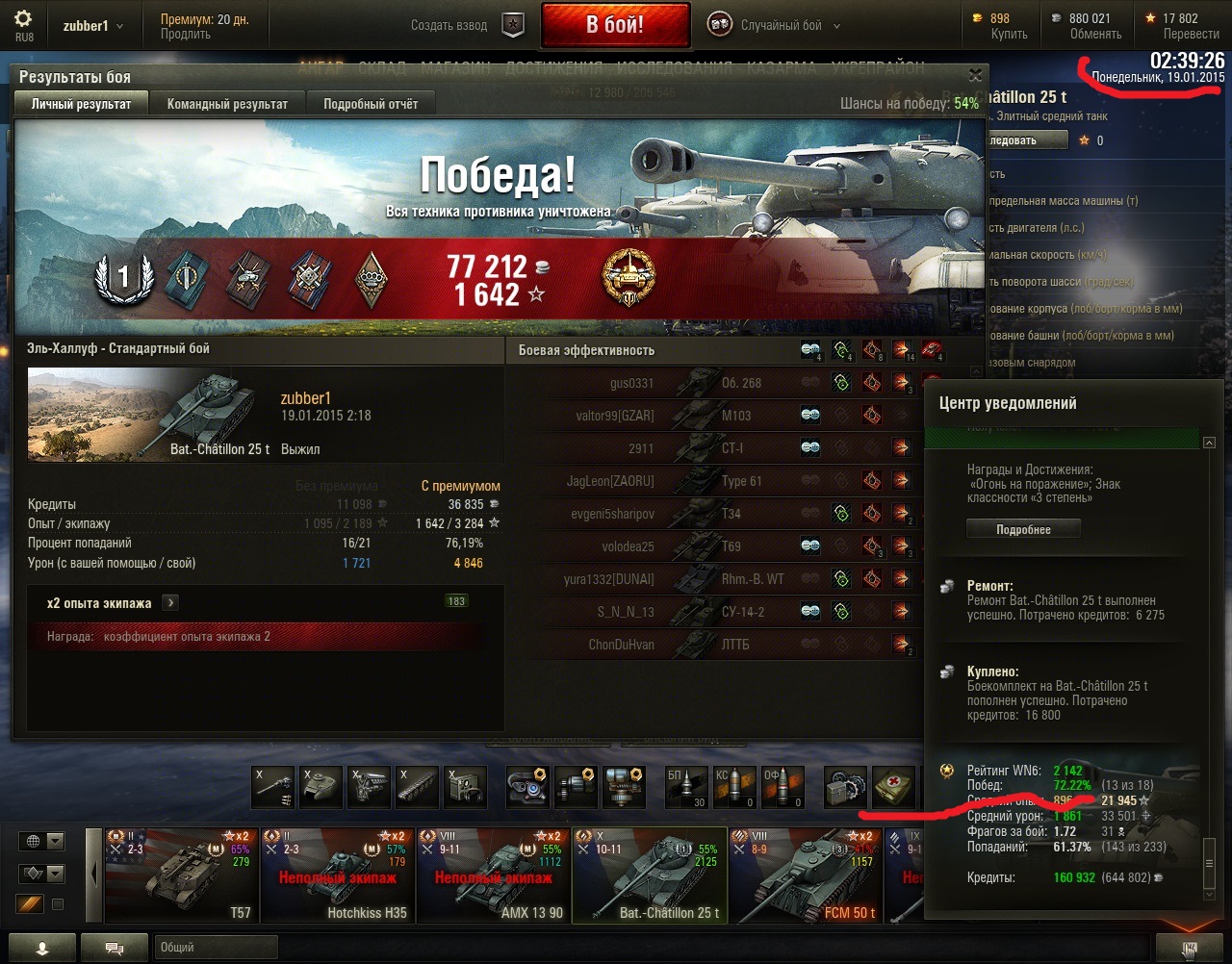Screen dimensions: 1232x964
Task: Select the Hotchkiss H35 tank
Action: point(338,875)
